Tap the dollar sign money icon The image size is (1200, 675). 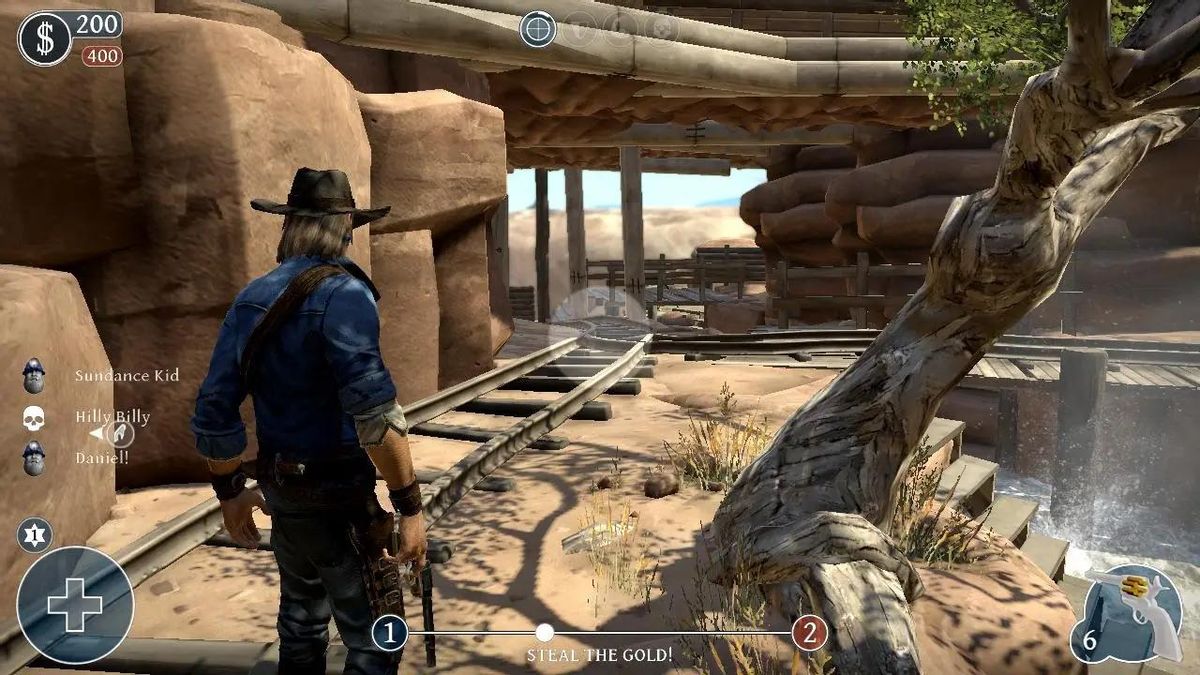[45, 39]
